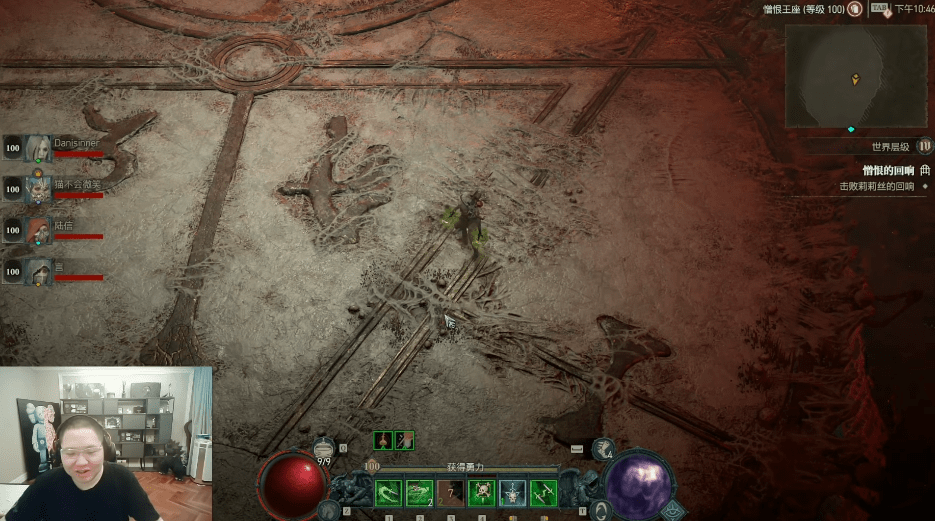935x521 pixels.
Task: Click the boot evade charges icon
Action: pos(602,451)
